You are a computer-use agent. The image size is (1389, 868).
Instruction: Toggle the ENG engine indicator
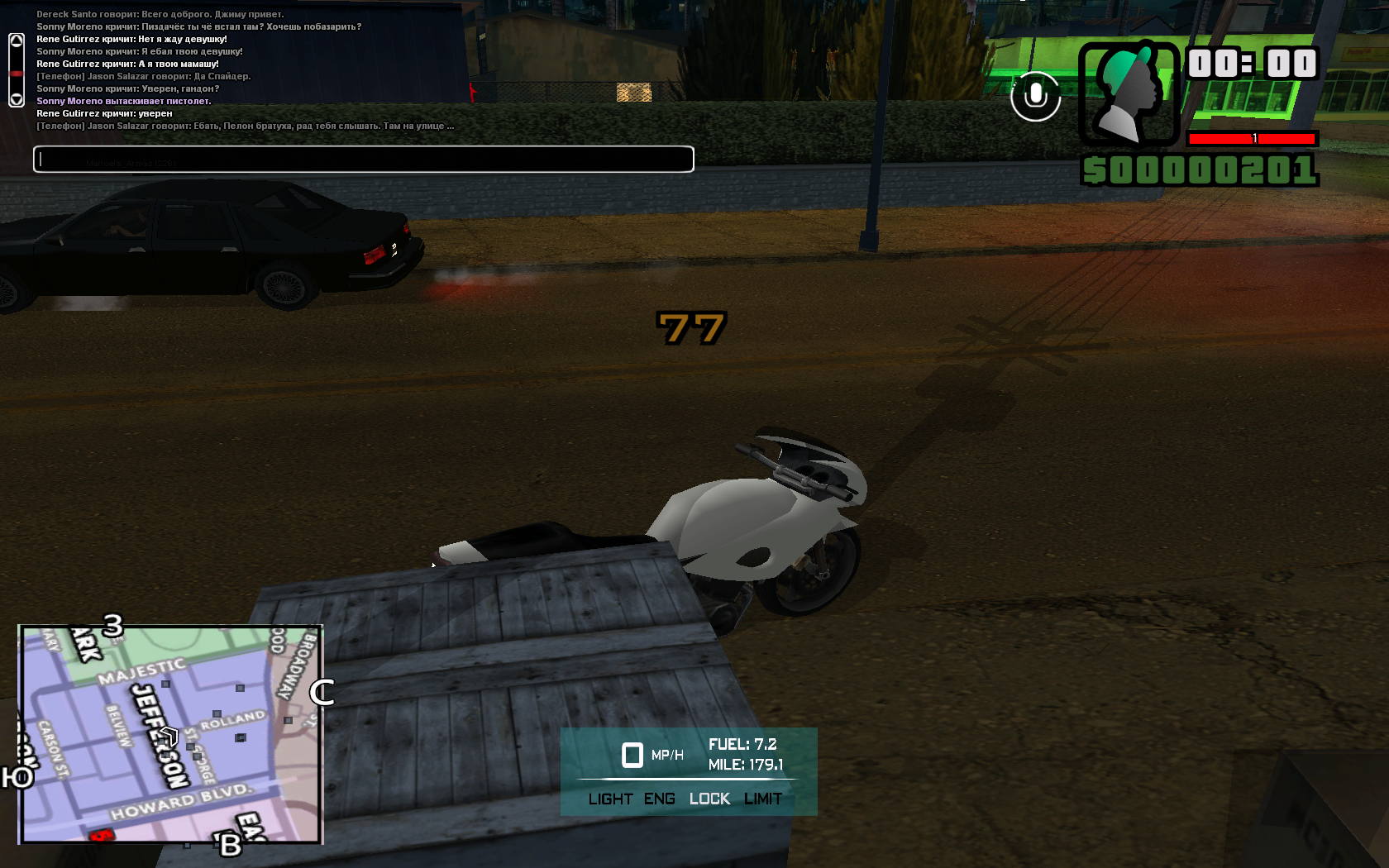[x=659, y=799]
